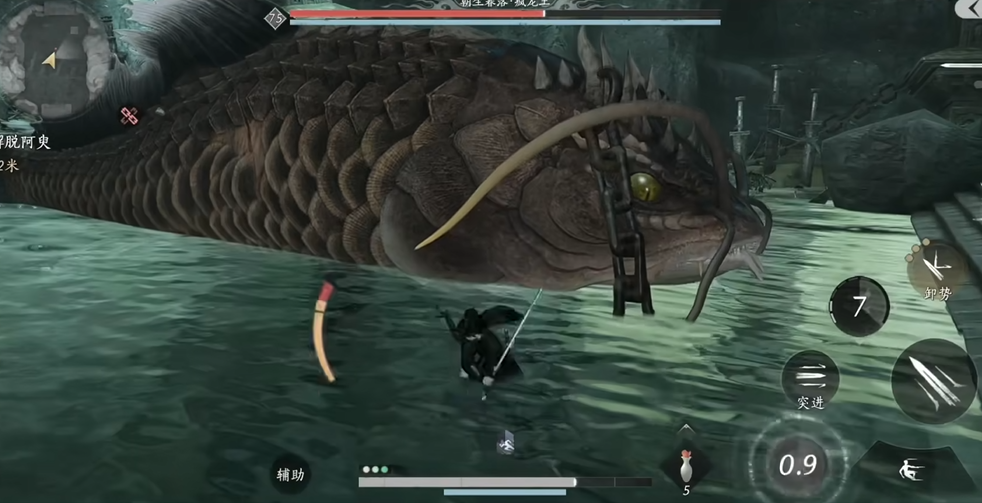Expand the arrow above the potion slot

click(x=685, y=428)
